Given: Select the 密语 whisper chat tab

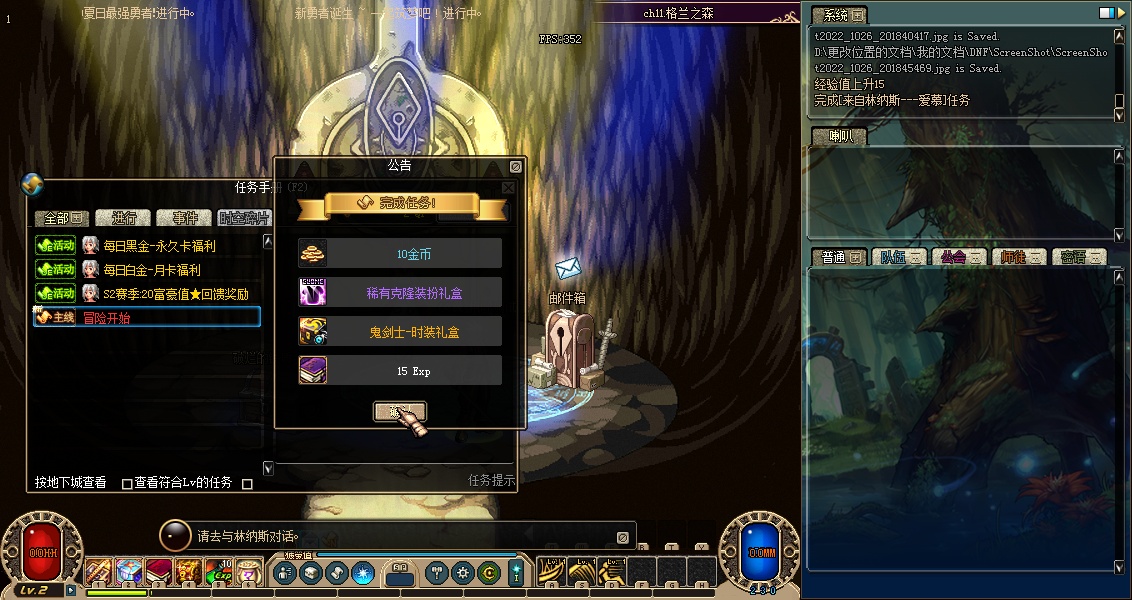Looking at the screenshot, I should point(1078,257).
